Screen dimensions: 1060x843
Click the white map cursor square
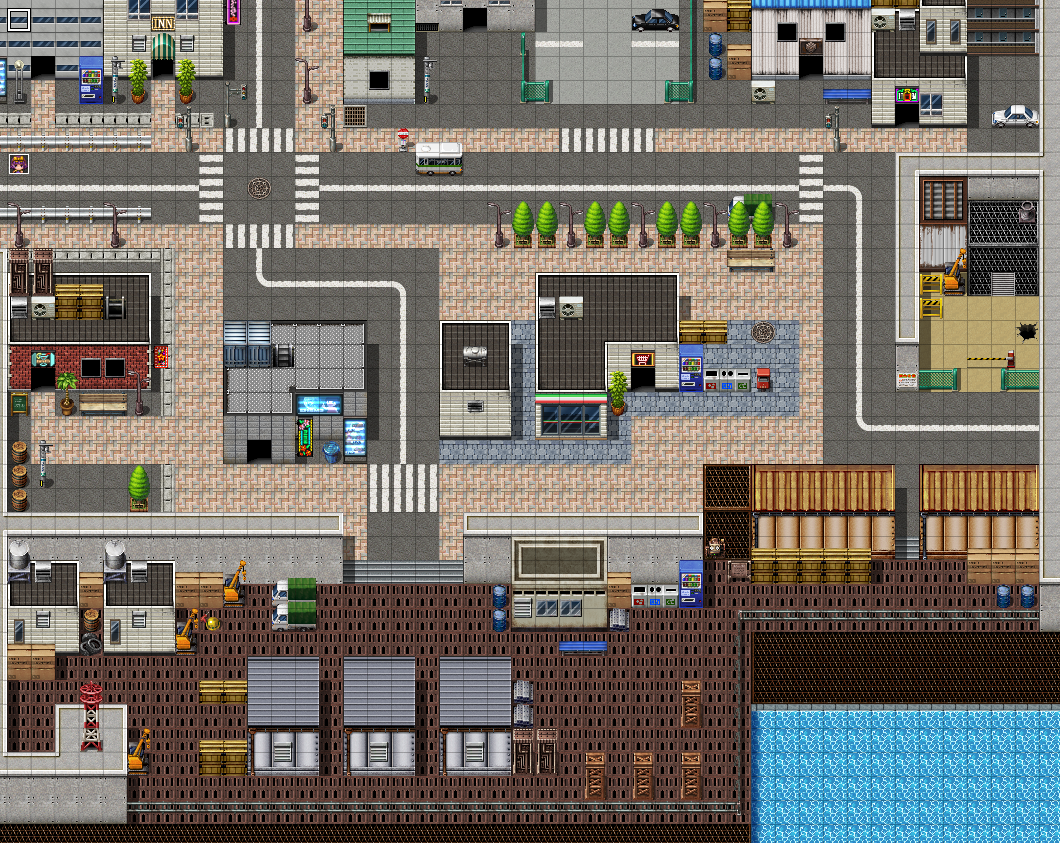point(18,19)
